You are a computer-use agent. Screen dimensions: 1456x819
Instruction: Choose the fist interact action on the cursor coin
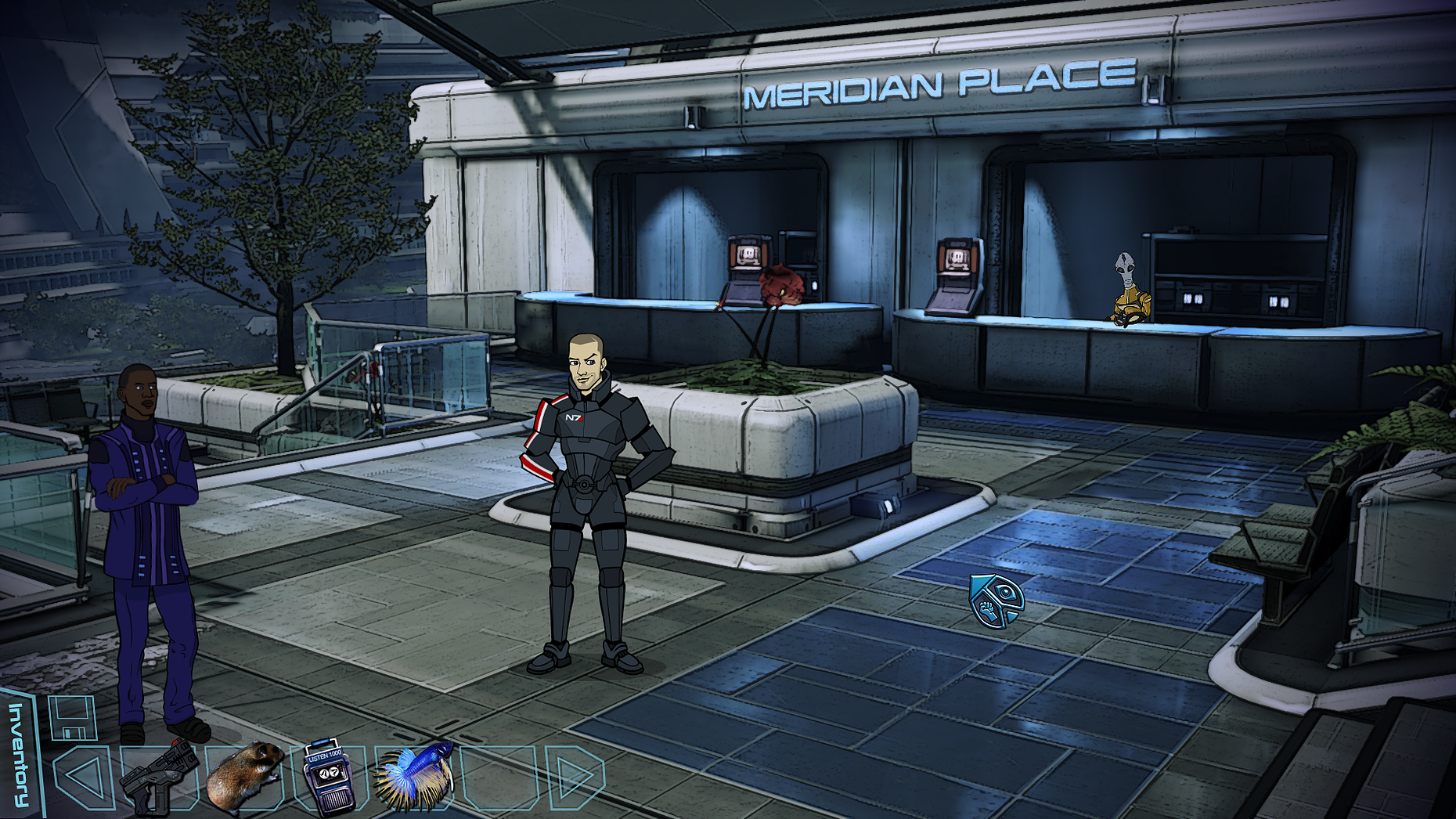pos(987,610)
